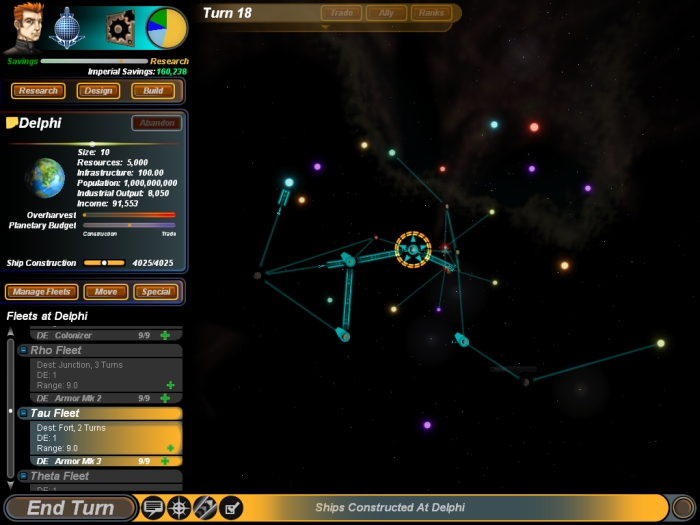Collapse the Rho Fleet entry
The width and height of the screenshot is (700, 525).
(x=23, y=351)
